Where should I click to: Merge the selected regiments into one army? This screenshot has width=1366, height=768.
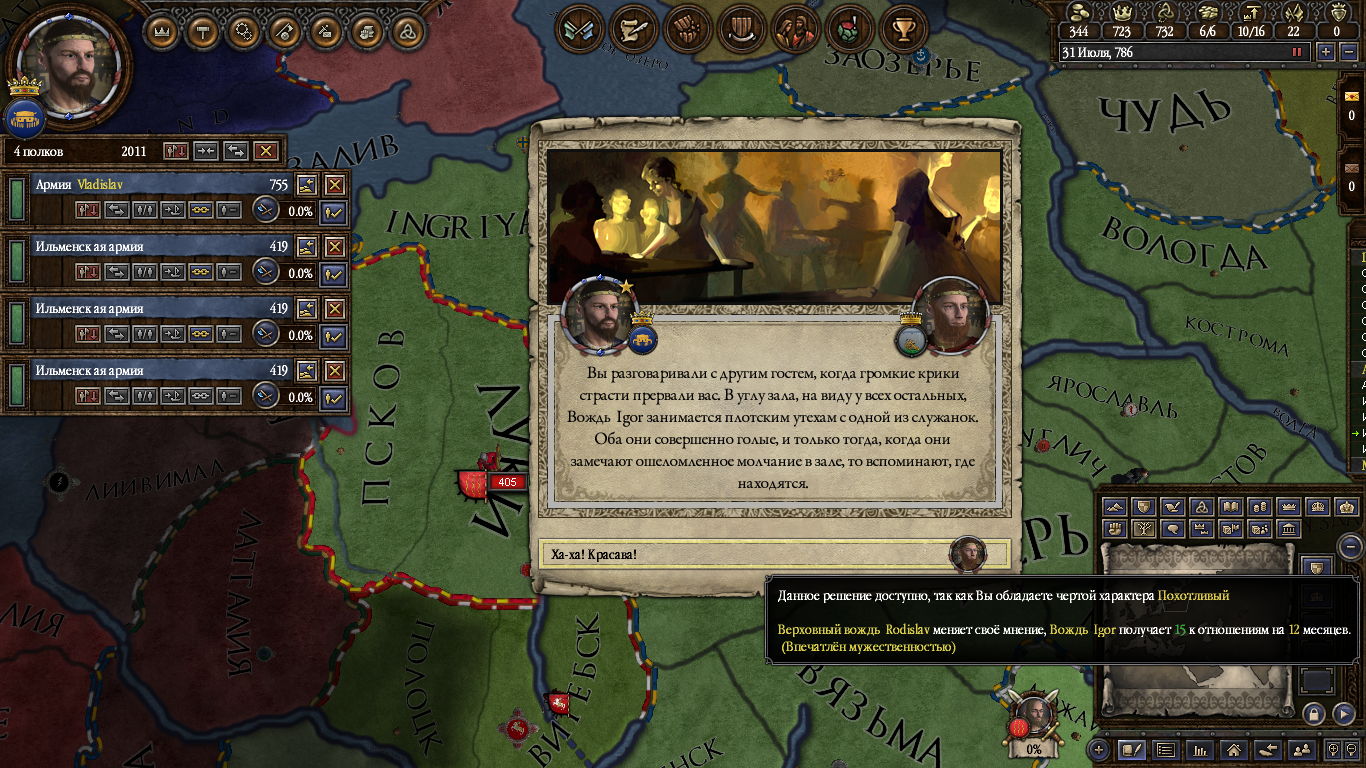pos(206,151)
